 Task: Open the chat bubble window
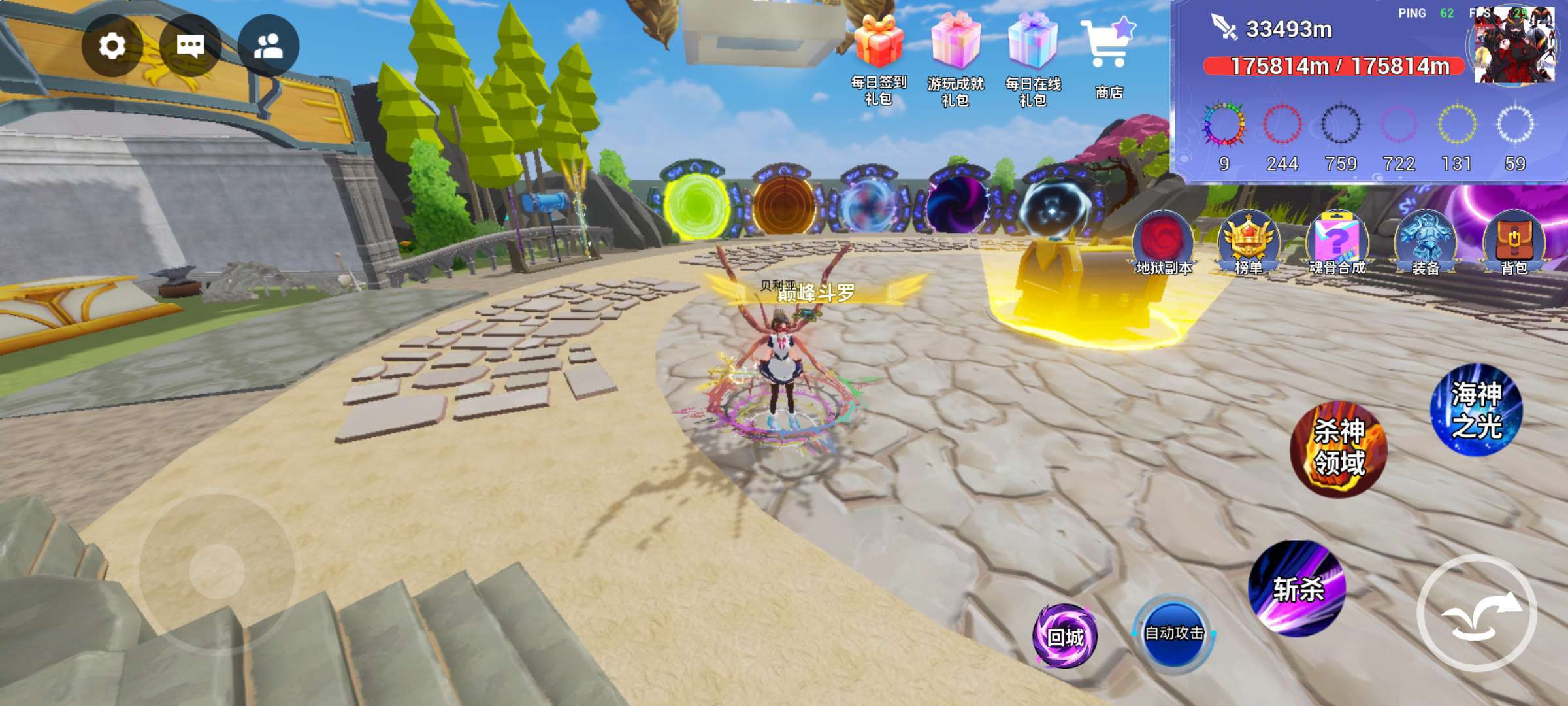click(x=190, y=46)
